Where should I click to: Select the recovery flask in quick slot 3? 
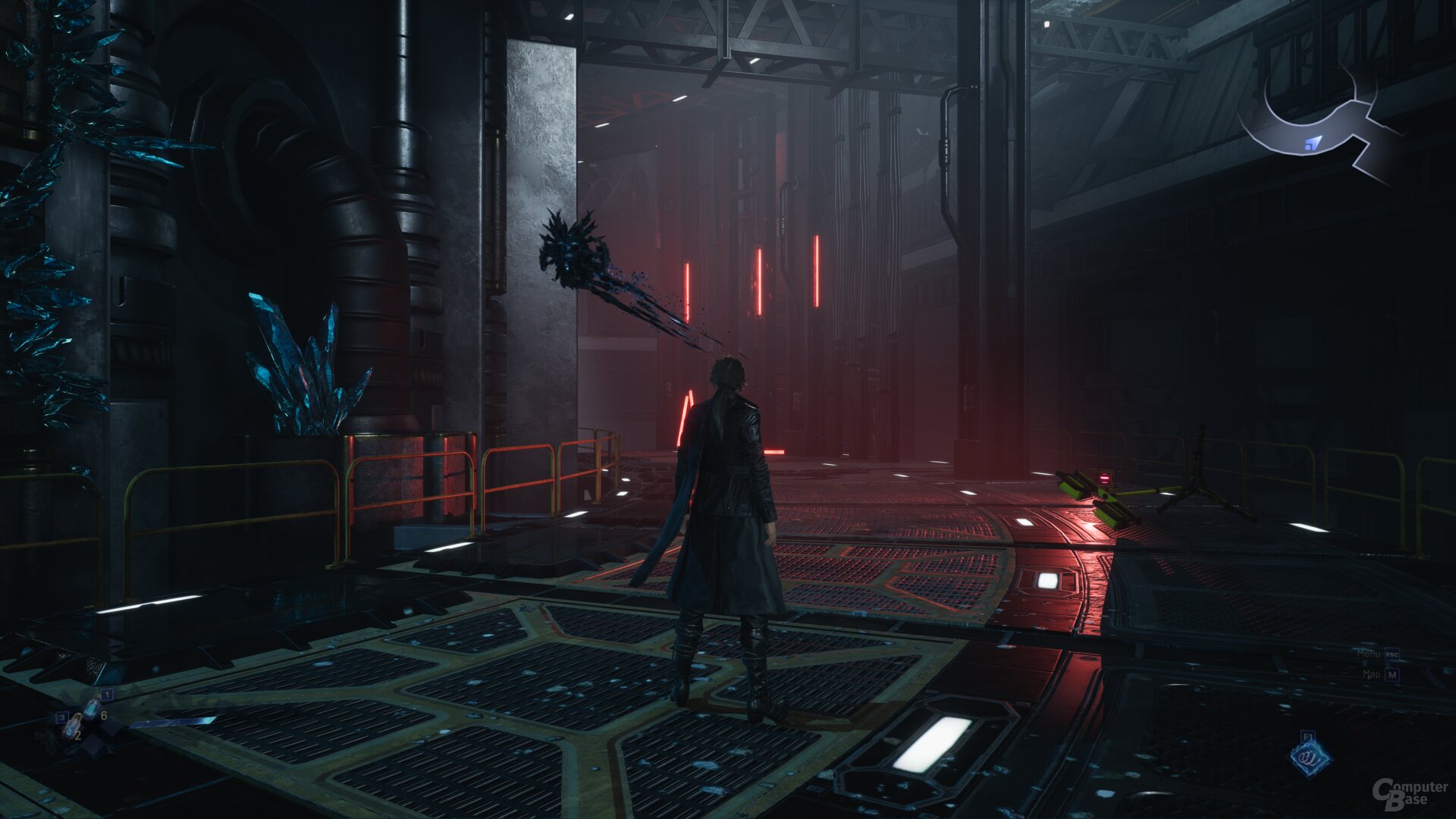point(74,726)
